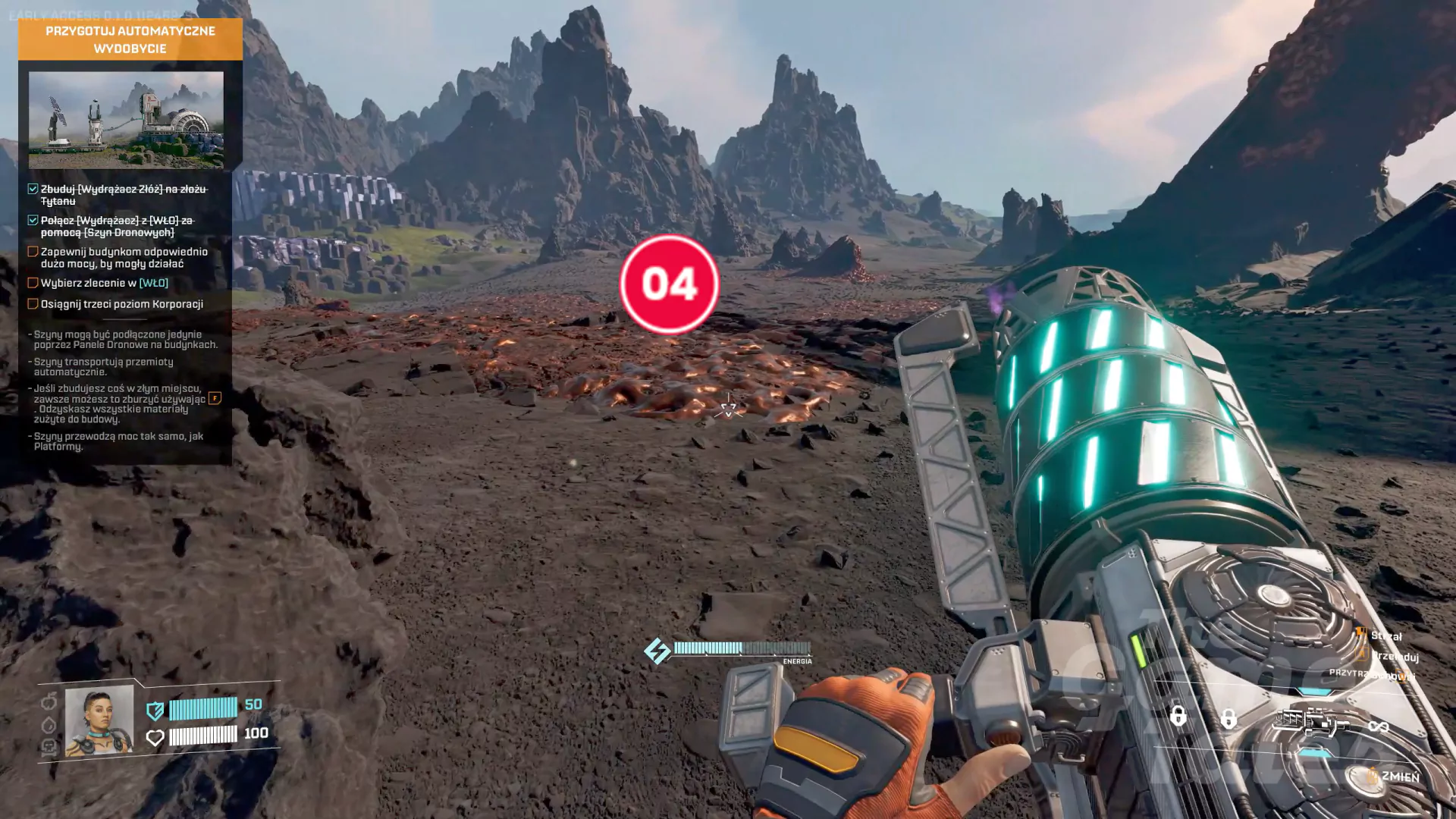Click the character portrait
The height and width of the screenshot is (819, 1456).
tap(99, 720)
